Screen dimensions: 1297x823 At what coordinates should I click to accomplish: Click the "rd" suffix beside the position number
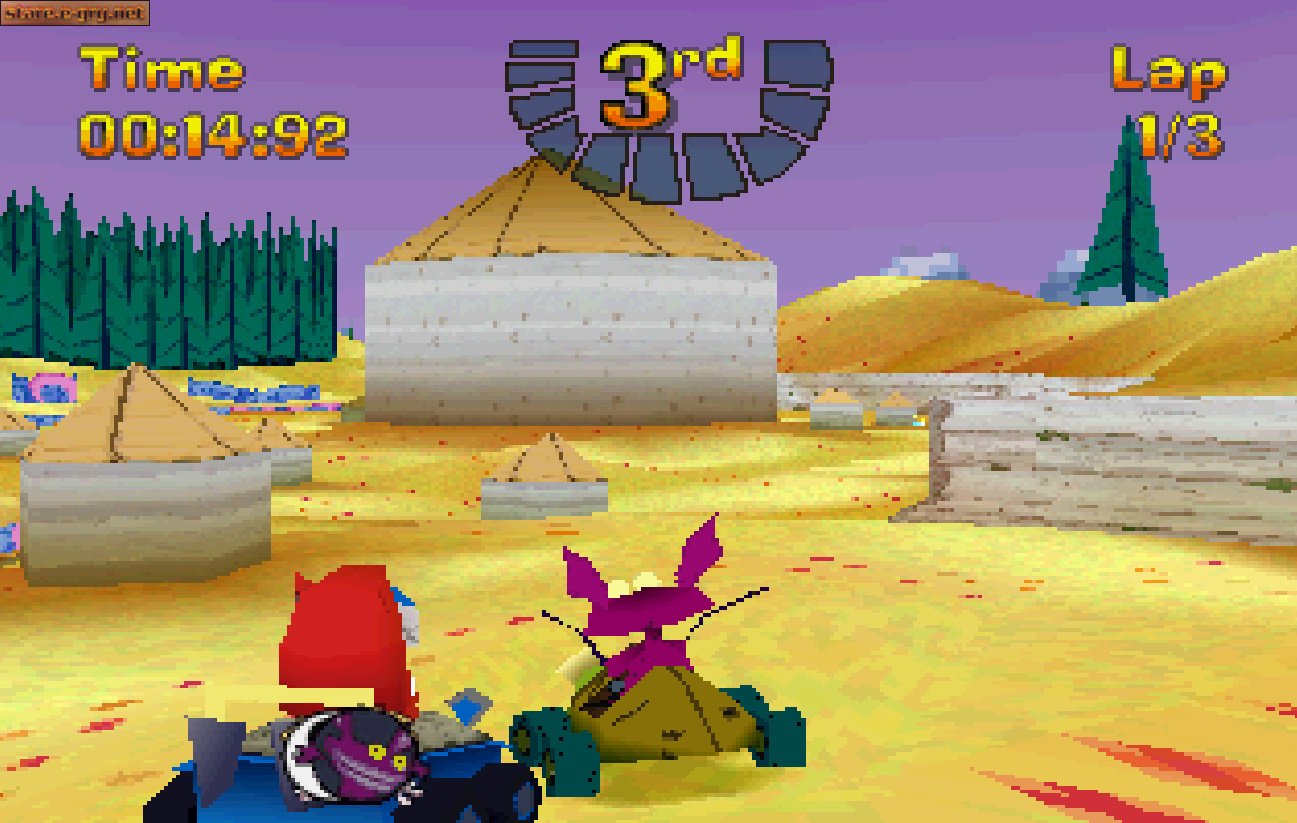pyautogui.click(x=705, y=62)
